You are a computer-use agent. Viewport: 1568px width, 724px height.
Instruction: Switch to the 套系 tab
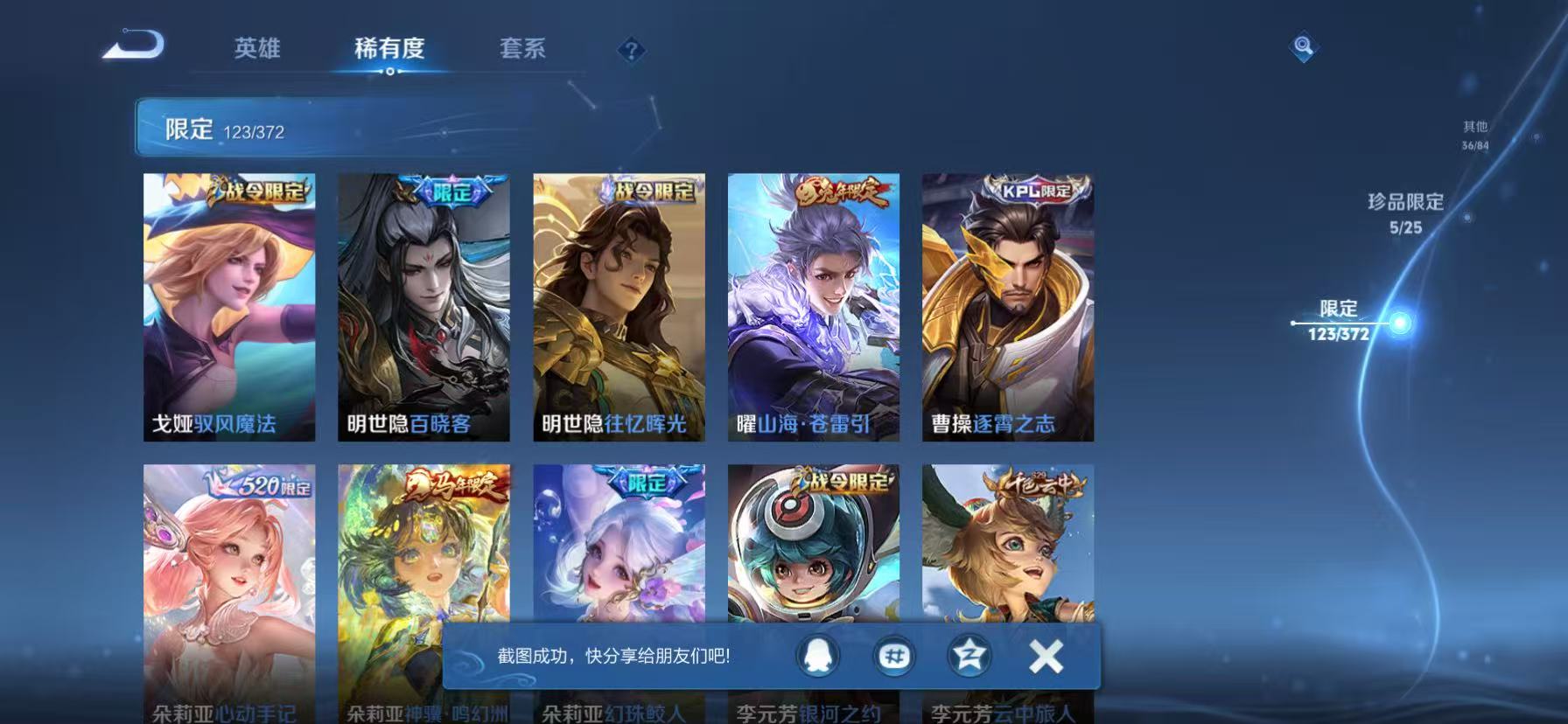click(x=524, y=50)
